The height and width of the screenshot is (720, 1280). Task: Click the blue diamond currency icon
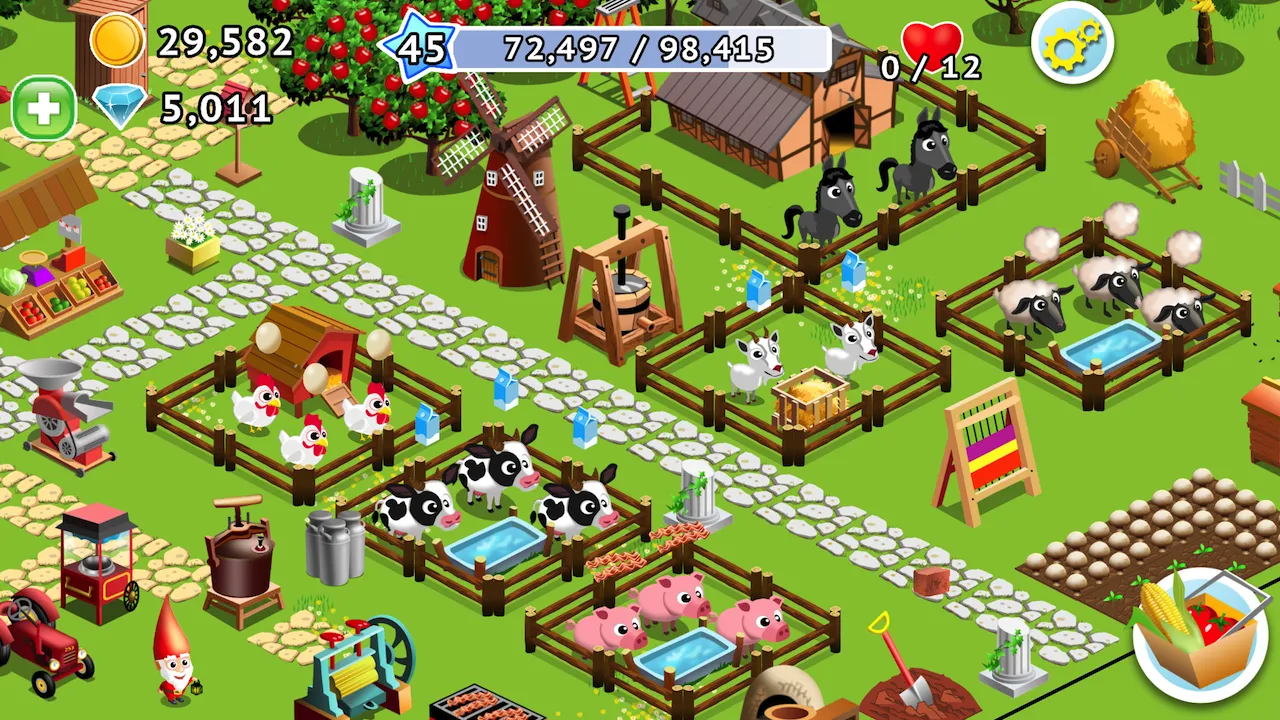(118, 107)
